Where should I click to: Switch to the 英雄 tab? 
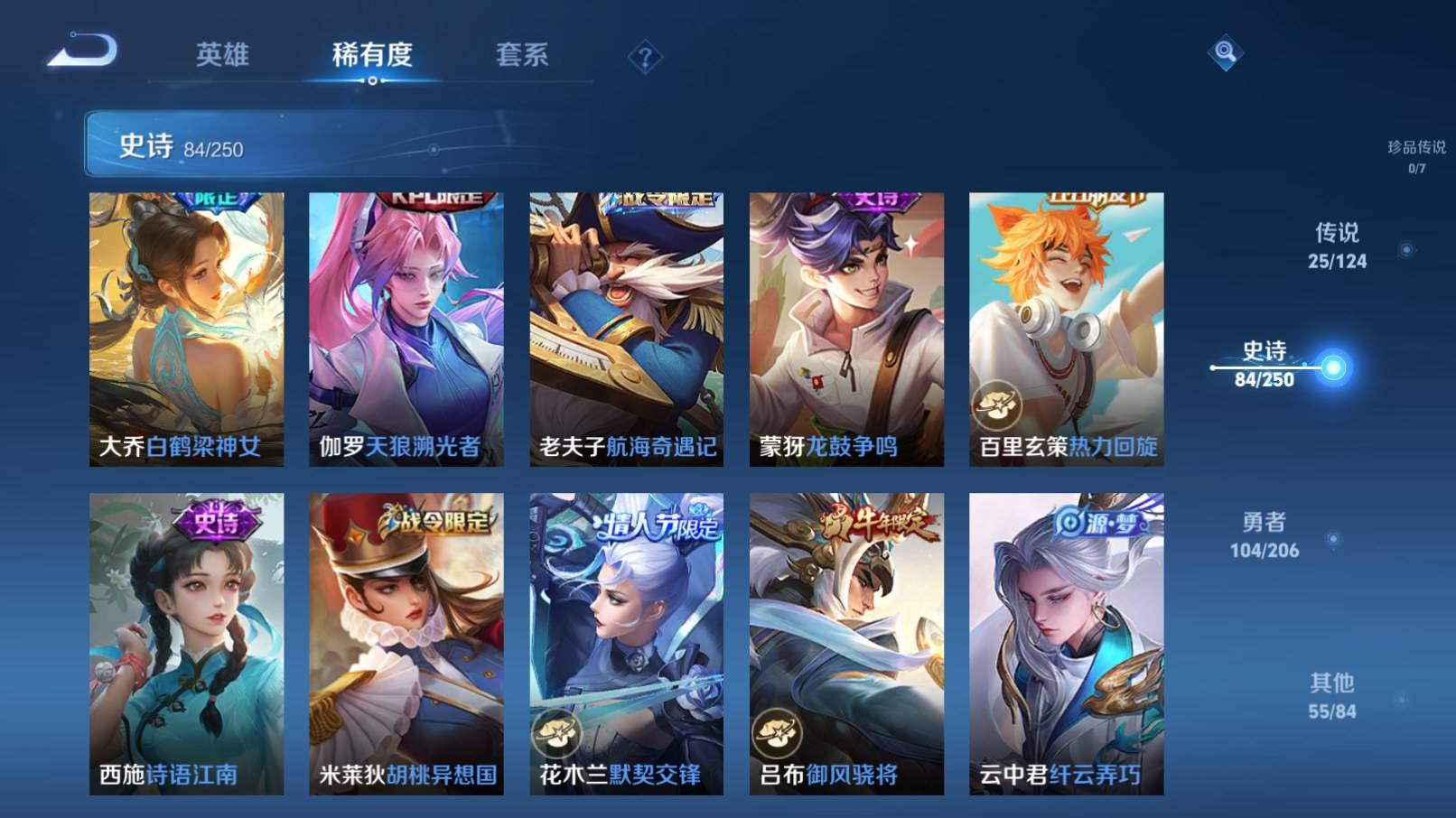click(x=222, y=55)
